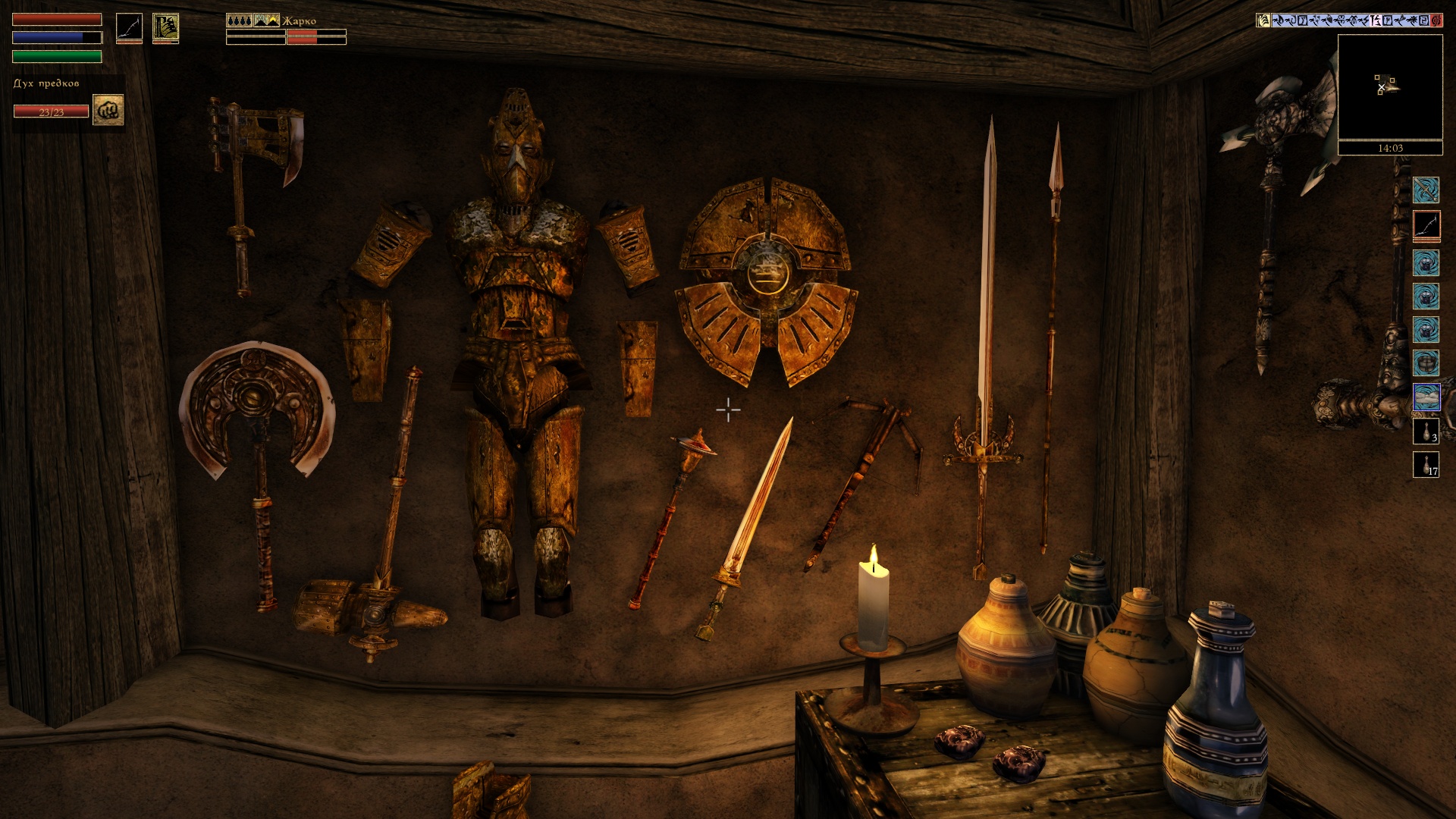Click the fist icon beside Дух предков
This screenshot has width=1456, height=819.
[x=108, y=110]
